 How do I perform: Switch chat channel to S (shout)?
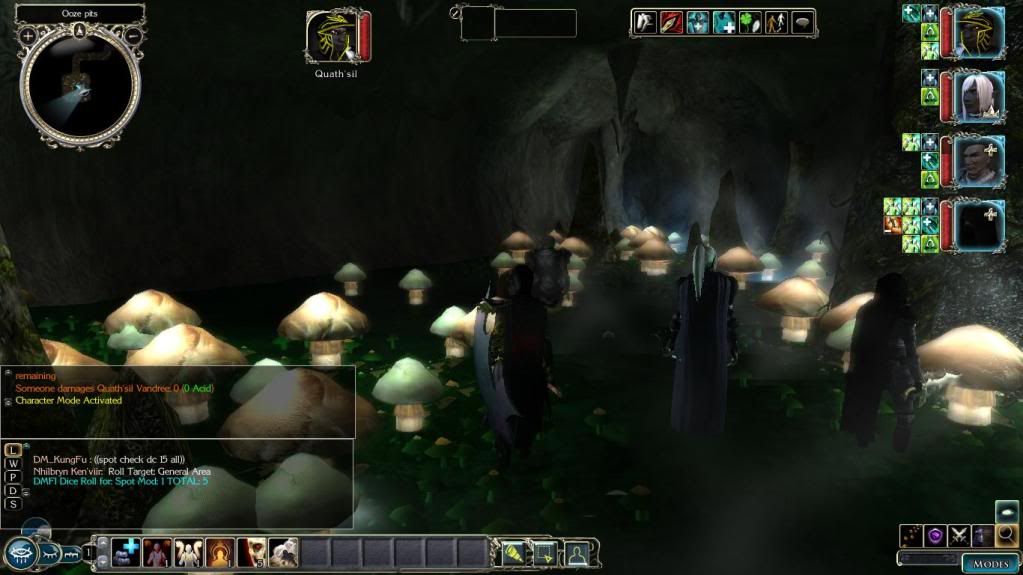(x=12, y=504)
